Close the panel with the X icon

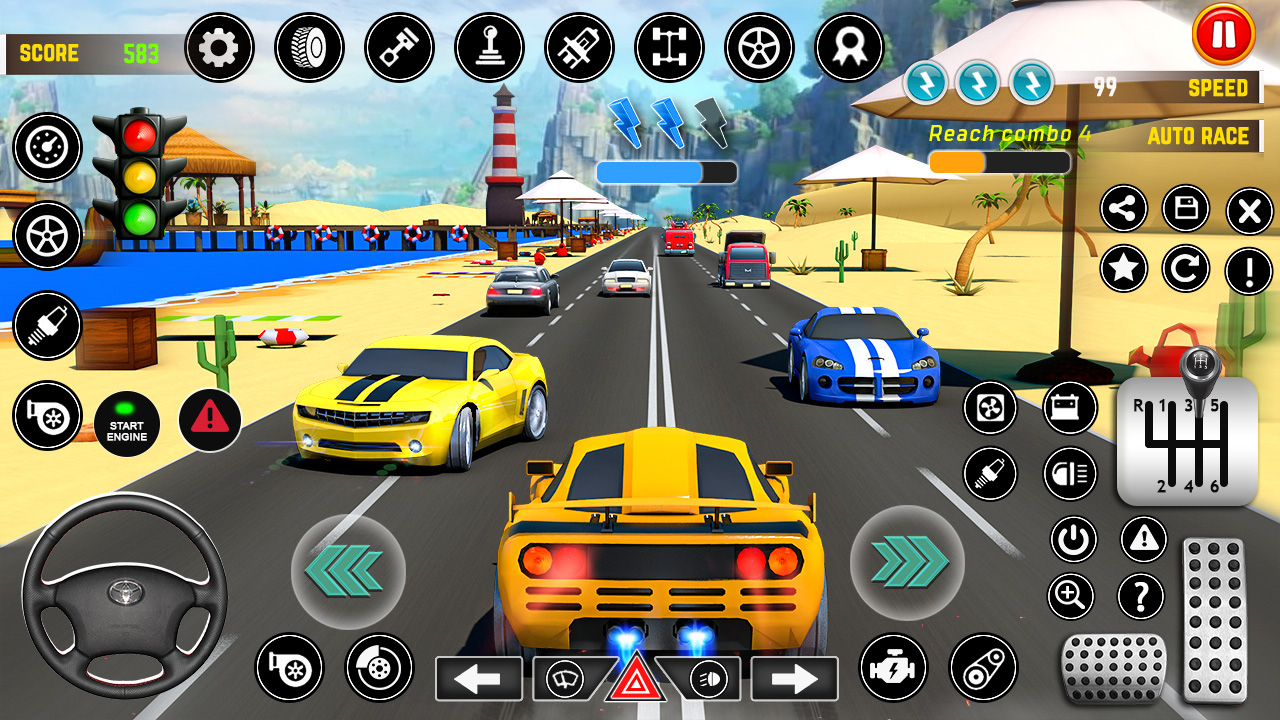[x=1249, y=210]
